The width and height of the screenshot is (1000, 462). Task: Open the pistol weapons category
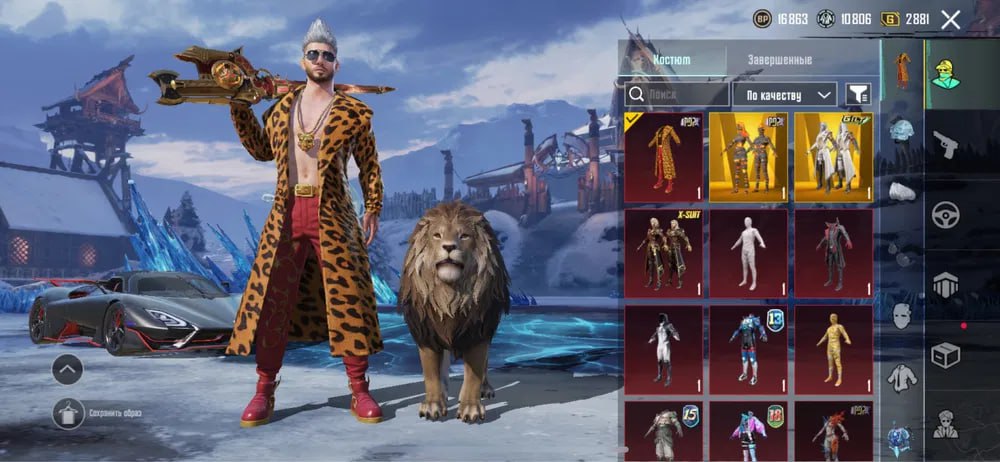pyautogui.click(x=944, y=145)
